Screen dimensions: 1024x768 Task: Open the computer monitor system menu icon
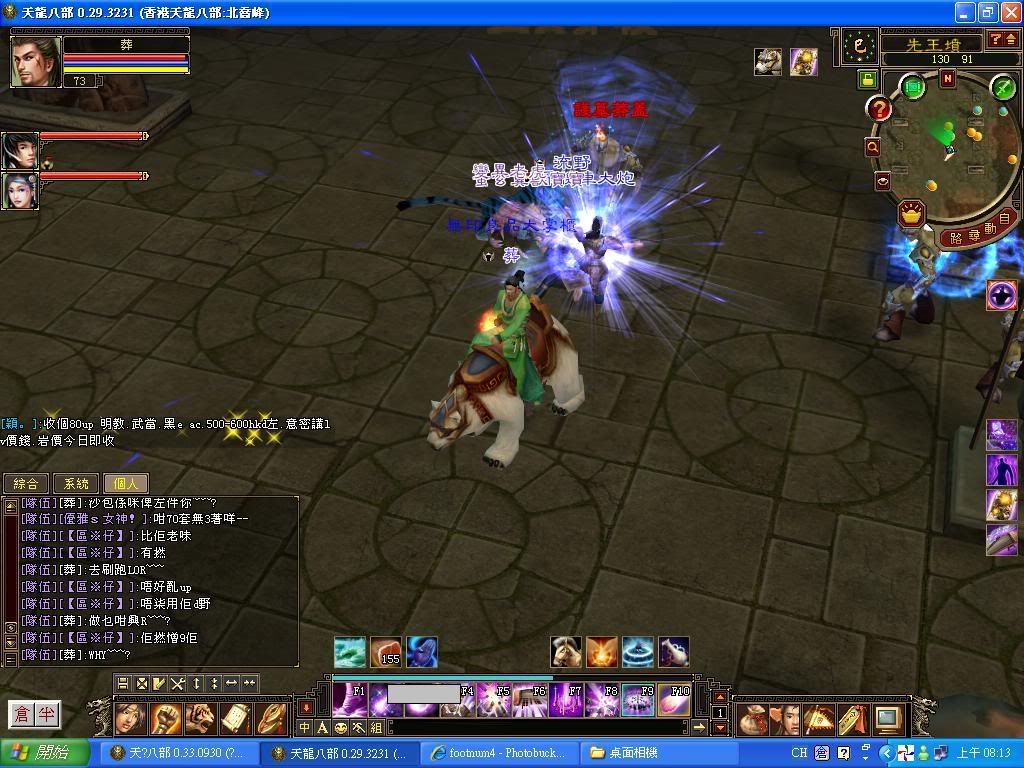tap(887, 719)
